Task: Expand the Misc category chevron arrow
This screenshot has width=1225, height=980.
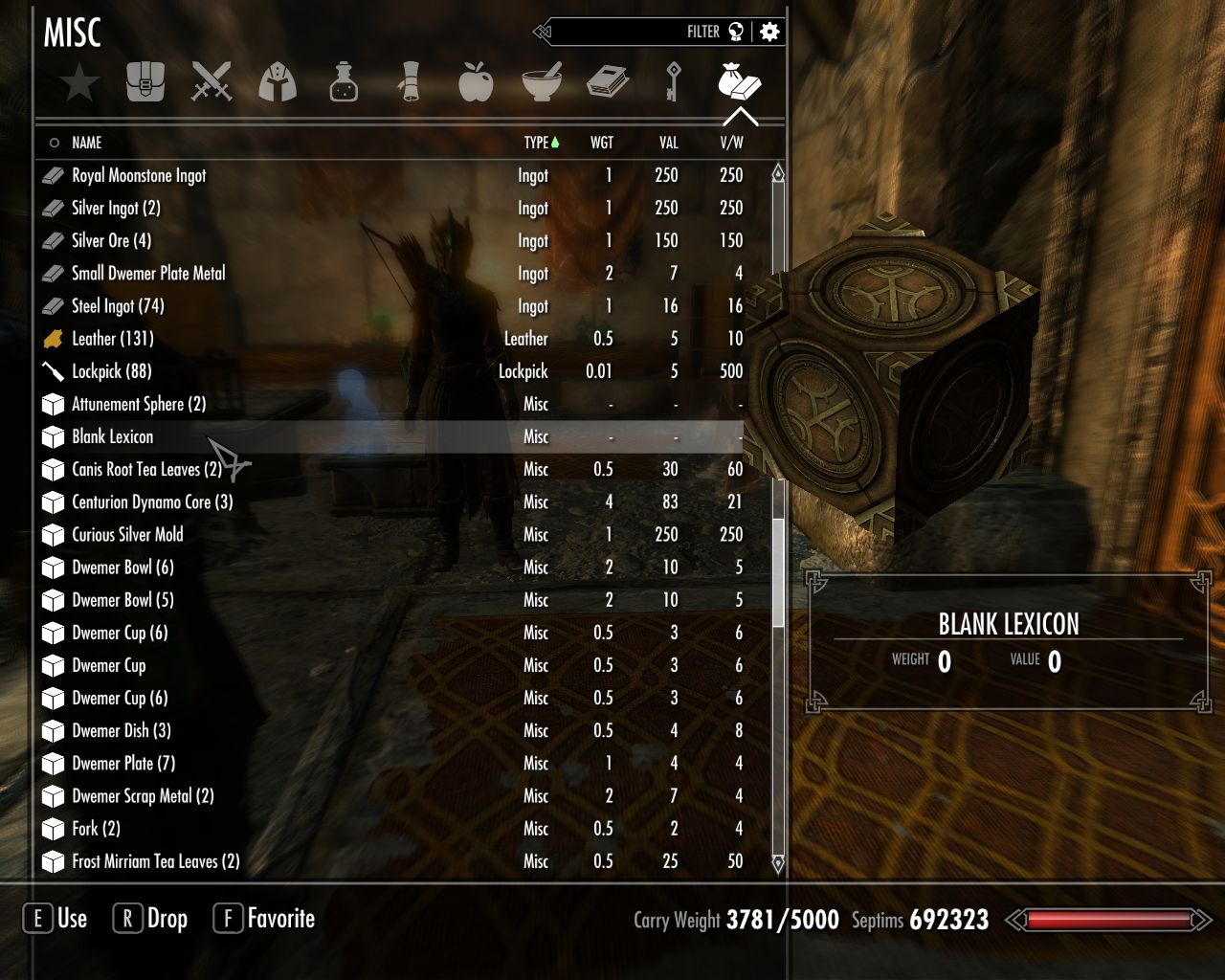Action: pos(740,117)
